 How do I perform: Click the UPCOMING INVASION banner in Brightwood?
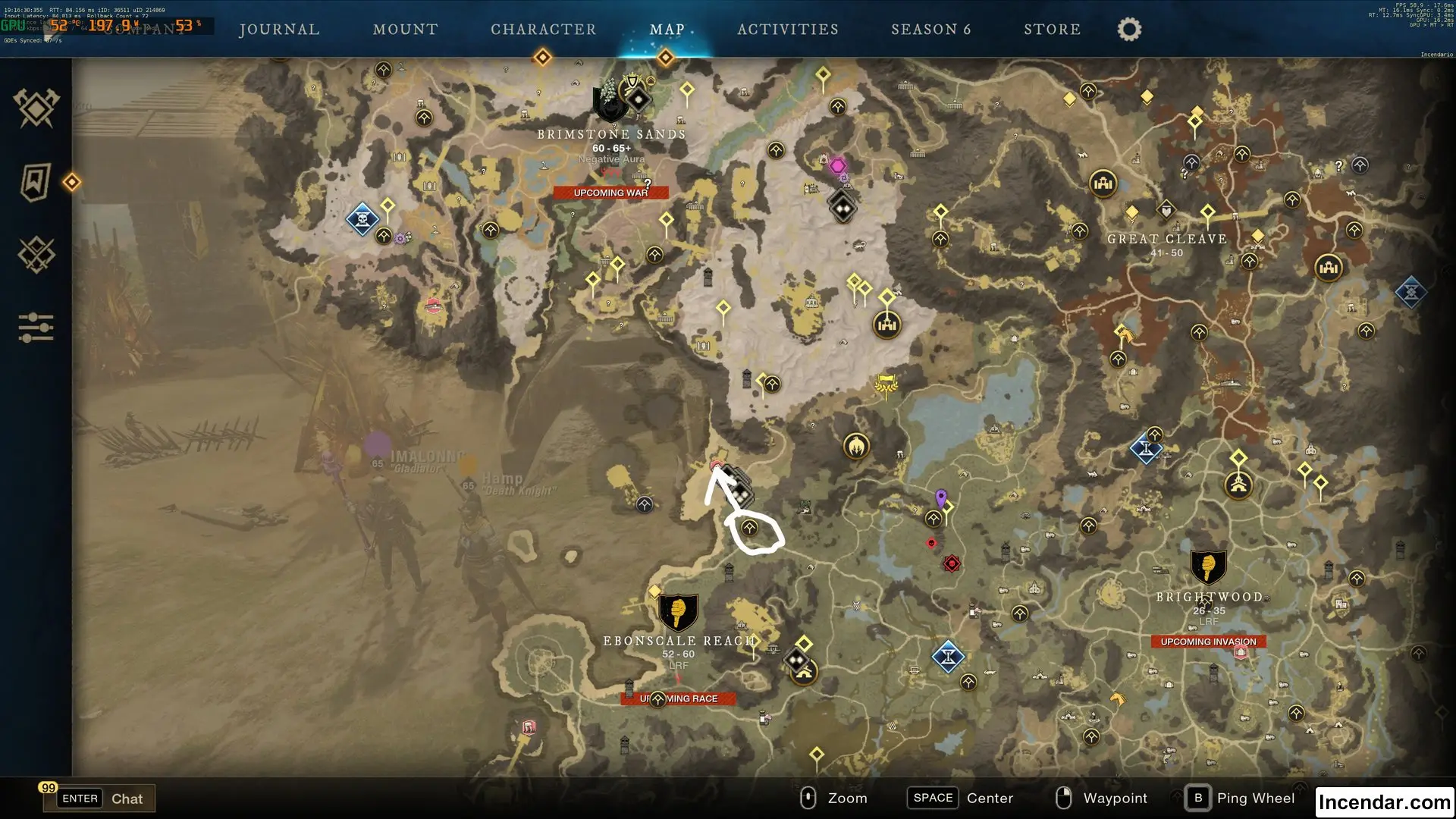coord(1207,641)
